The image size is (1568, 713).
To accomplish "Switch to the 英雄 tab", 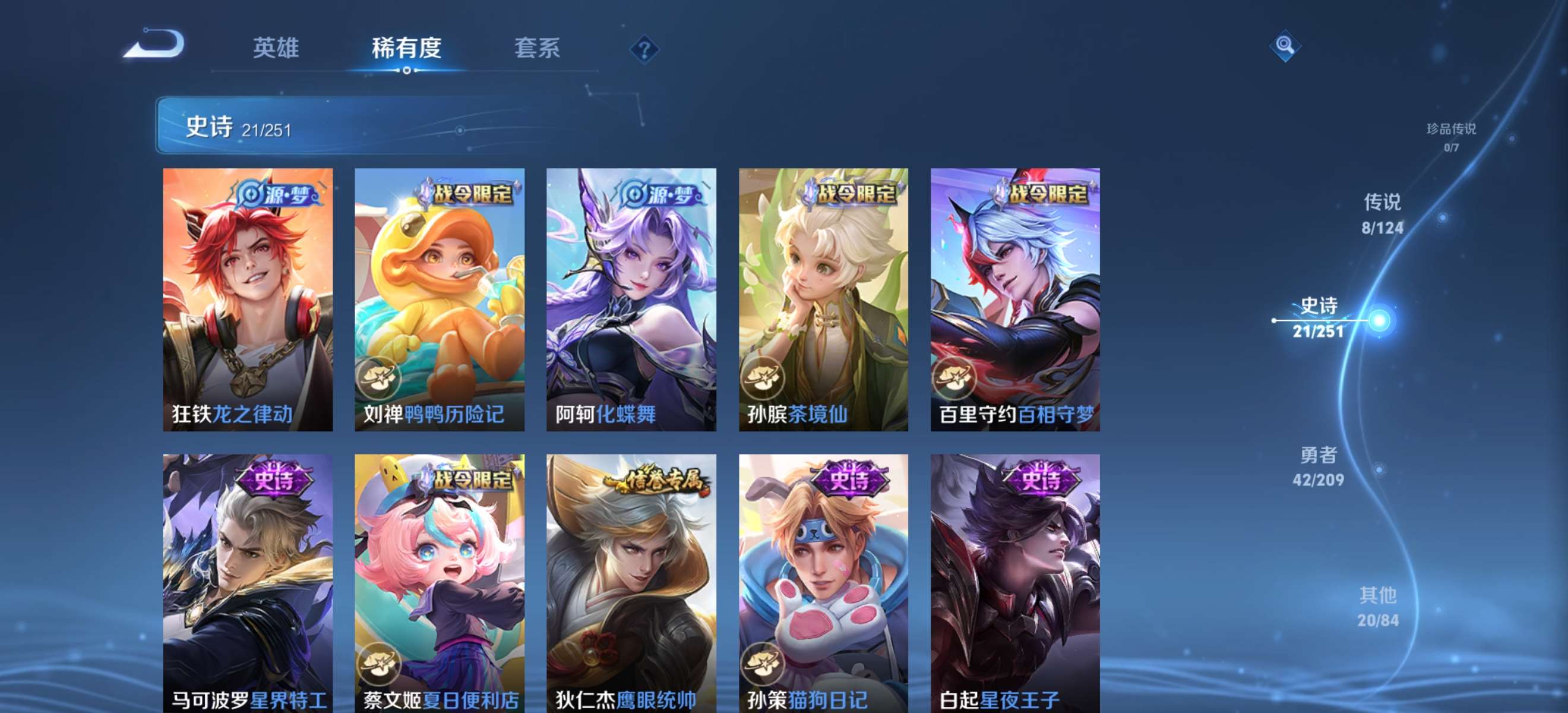I will (277, 49).
